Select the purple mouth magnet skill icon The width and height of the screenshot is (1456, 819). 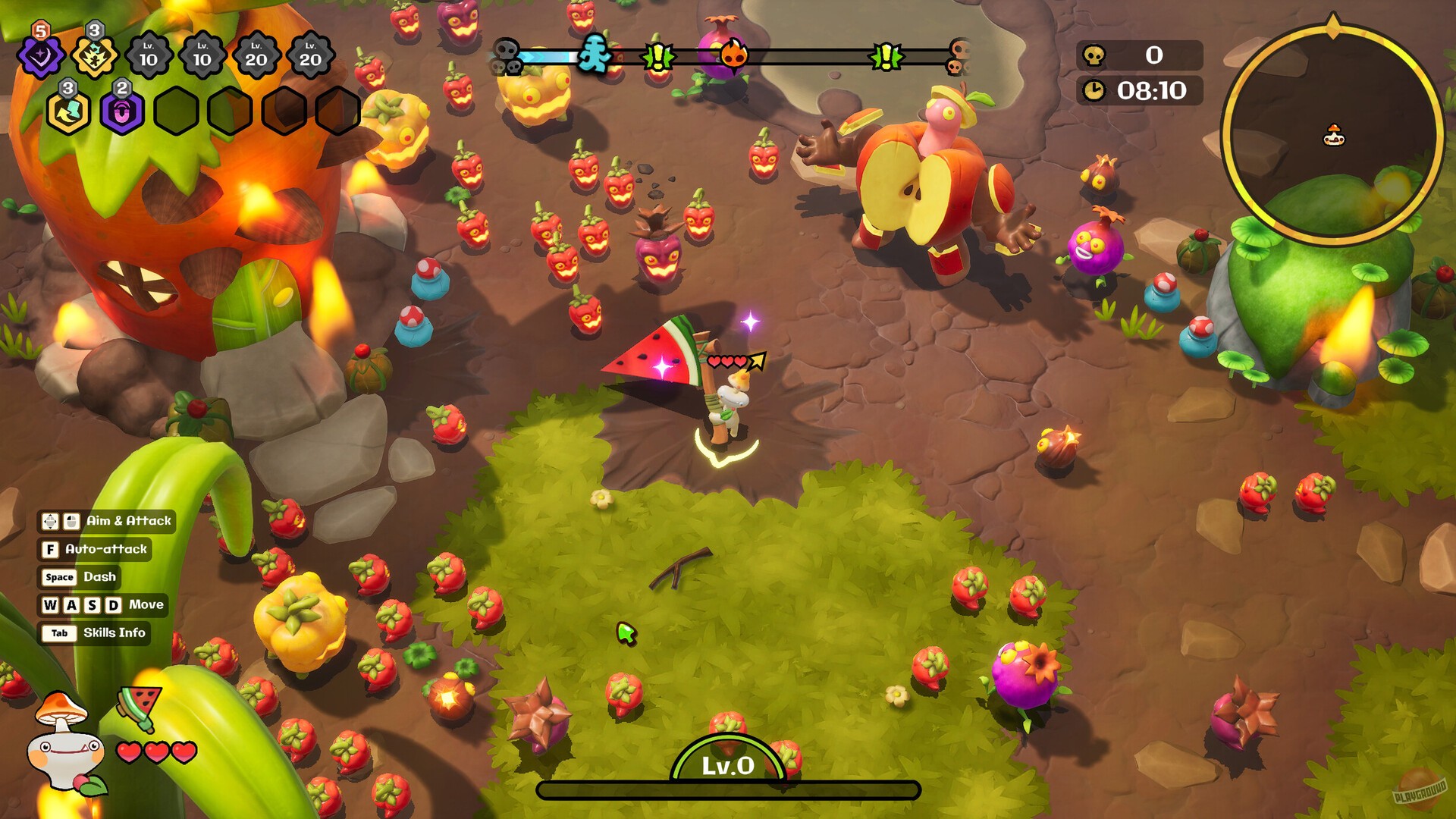point(121,112)
